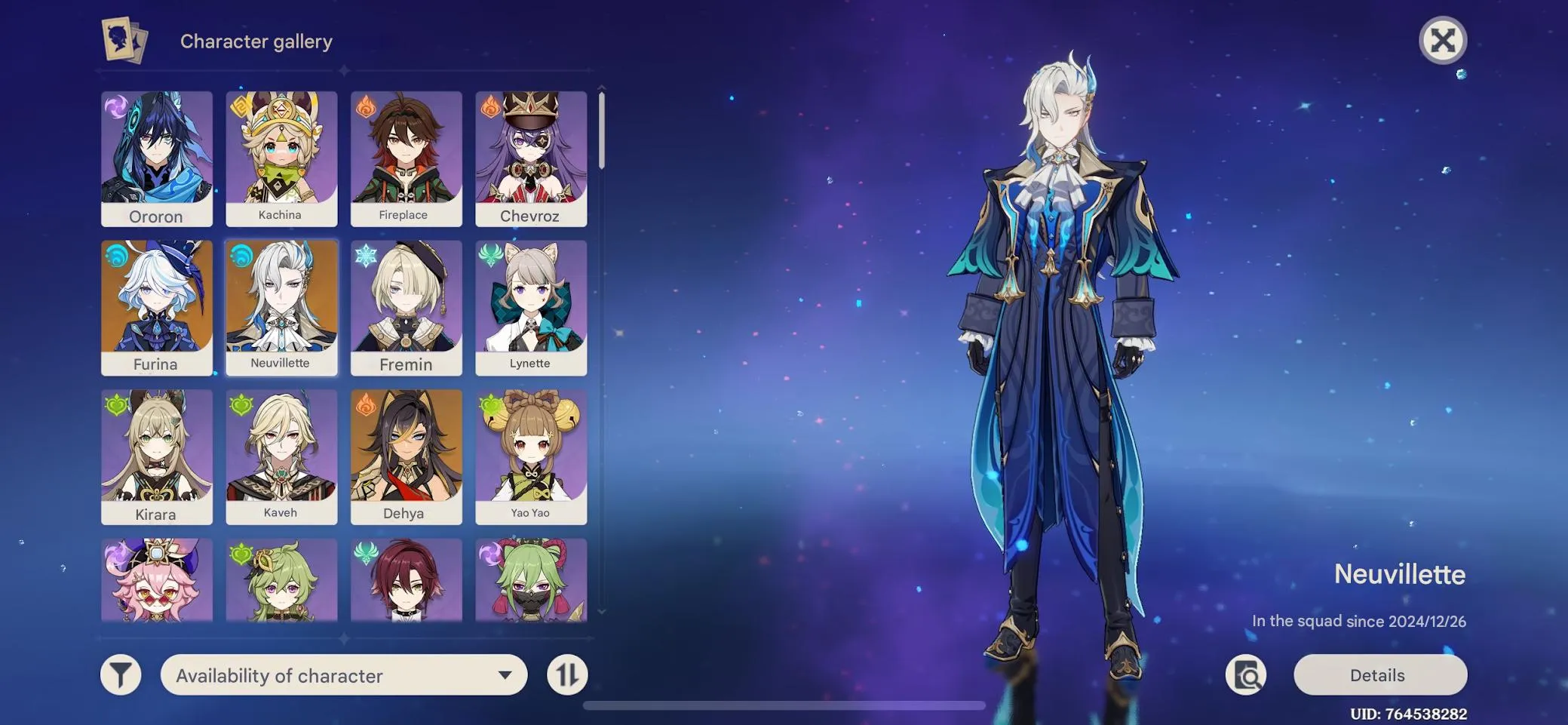
Task: Click the Anemo element icon on Lynette's portrait
Action: pos(489,256)
